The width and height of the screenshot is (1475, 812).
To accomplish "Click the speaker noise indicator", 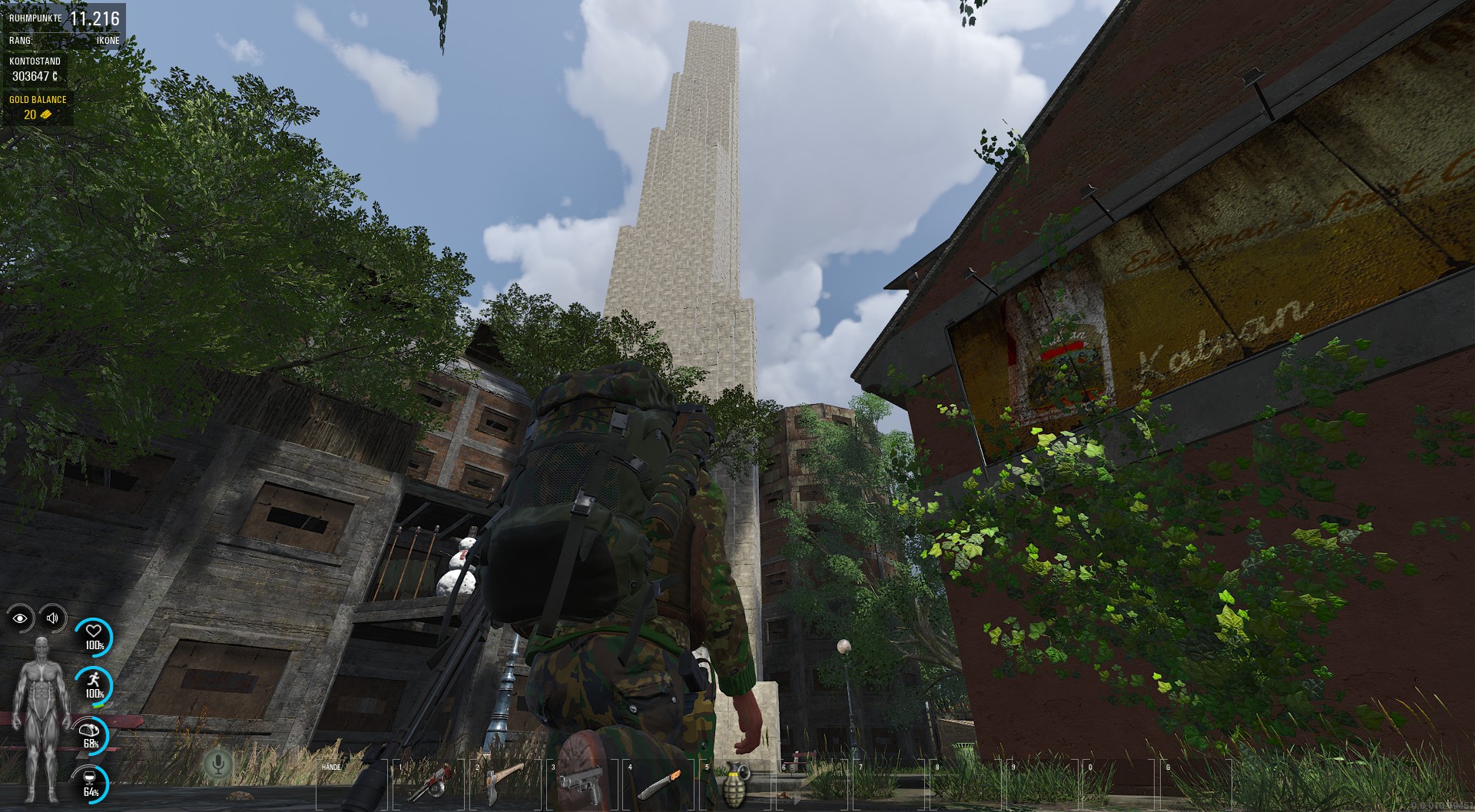I will [52, 618].
